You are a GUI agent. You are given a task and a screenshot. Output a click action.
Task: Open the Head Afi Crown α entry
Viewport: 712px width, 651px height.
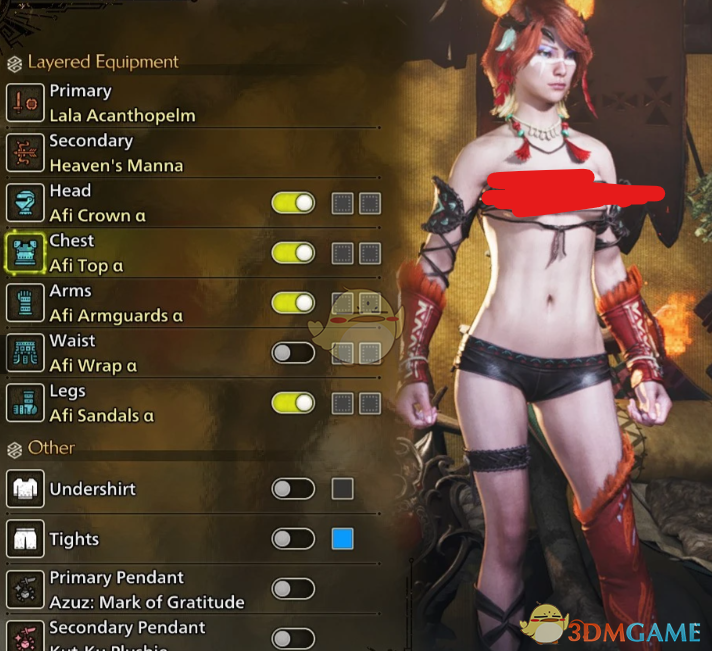point(90,203)
